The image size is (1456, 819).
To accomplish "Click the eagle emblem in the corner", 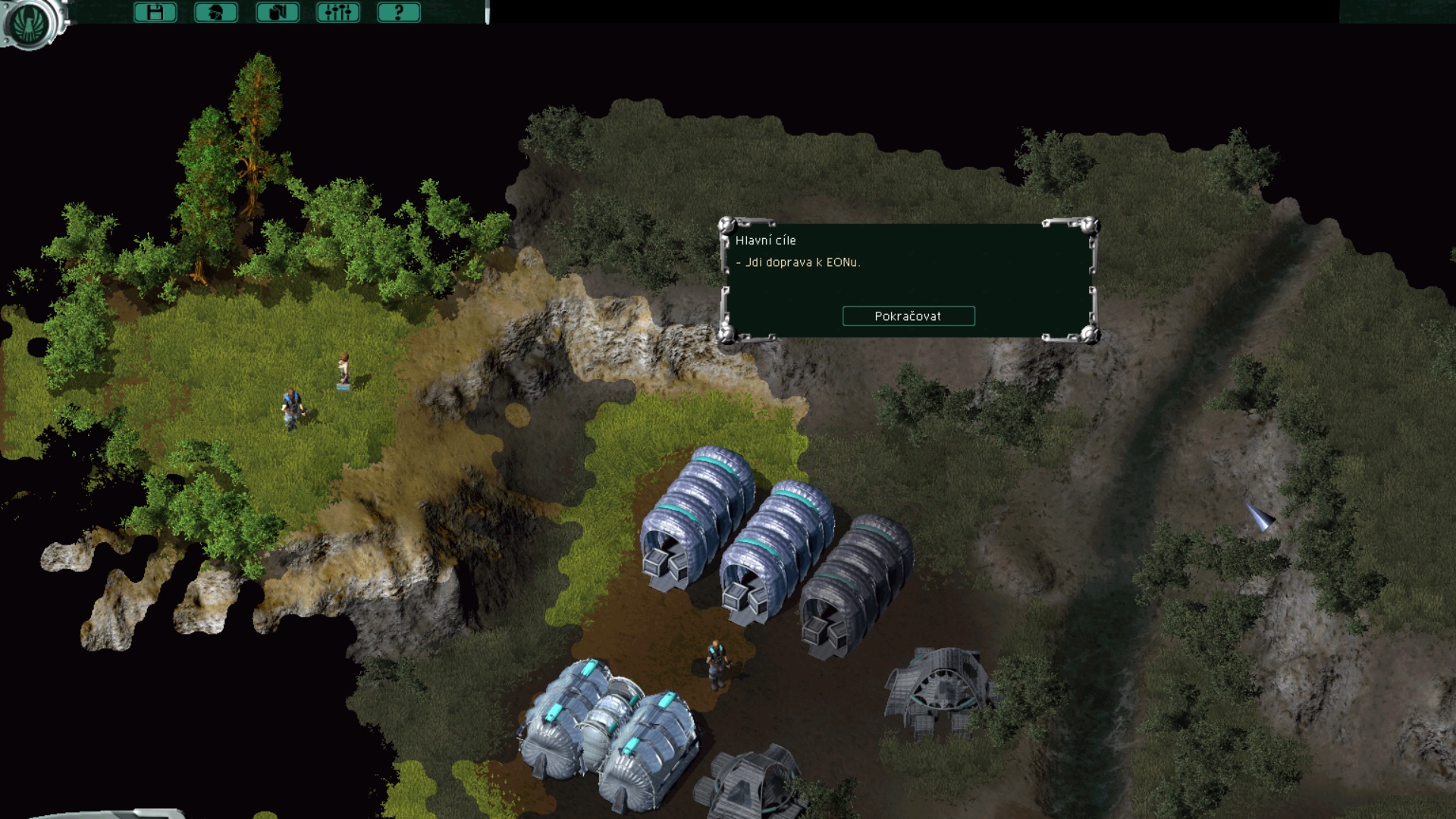I will (30, 23).
